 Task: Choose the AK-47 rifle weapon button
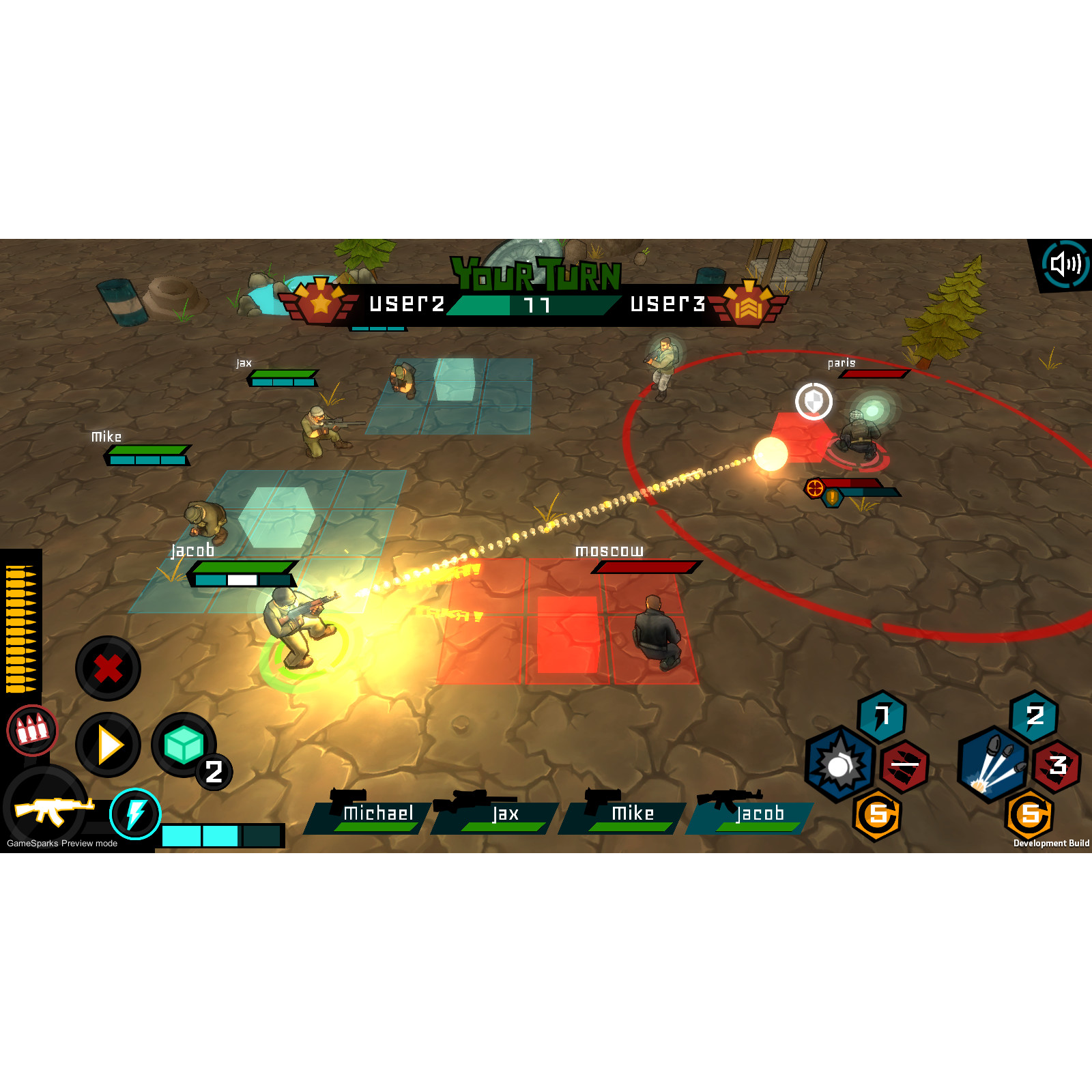pos(48,810)
